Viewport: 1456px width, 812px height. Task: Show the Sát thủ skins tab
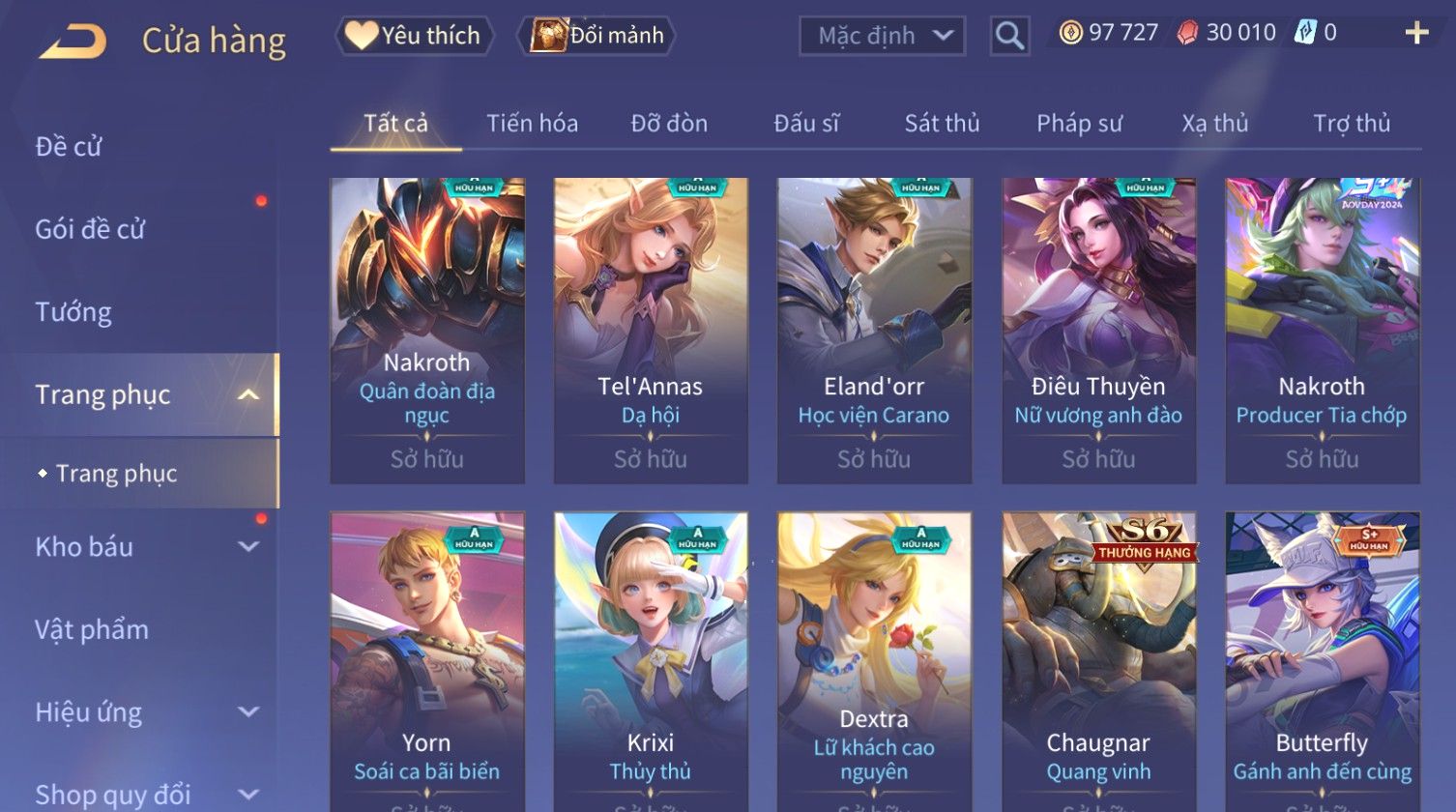[x=942, y=124]
